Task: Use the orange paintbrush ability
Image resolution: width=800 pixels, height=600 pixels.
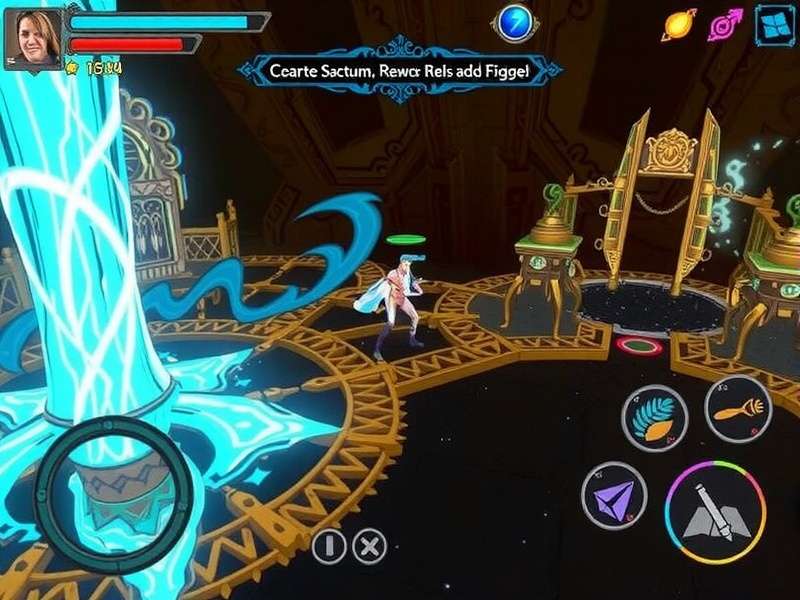Action: [x=738, y=408]
